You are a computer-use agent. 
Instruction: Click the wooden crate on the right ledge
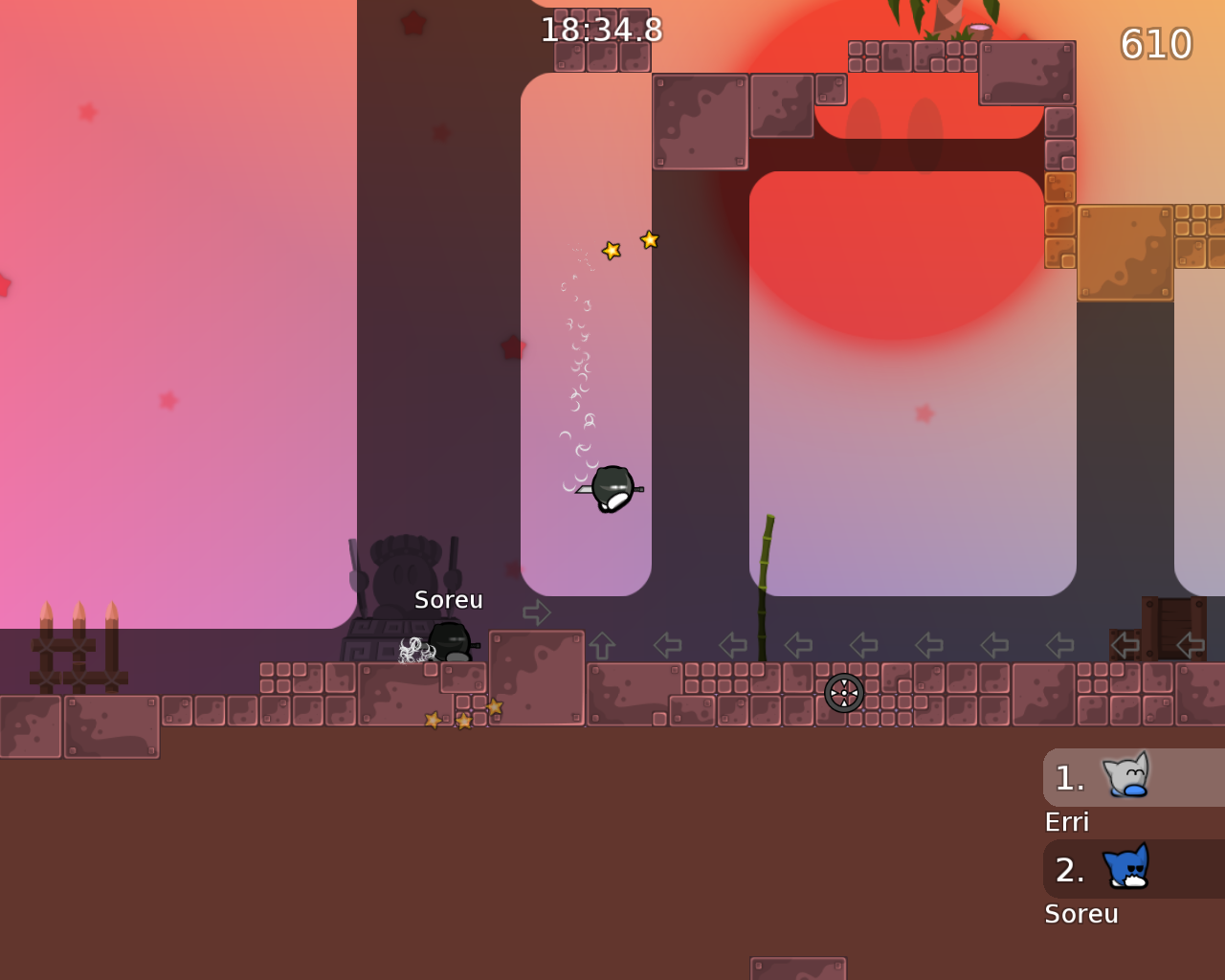[1175, 627]
